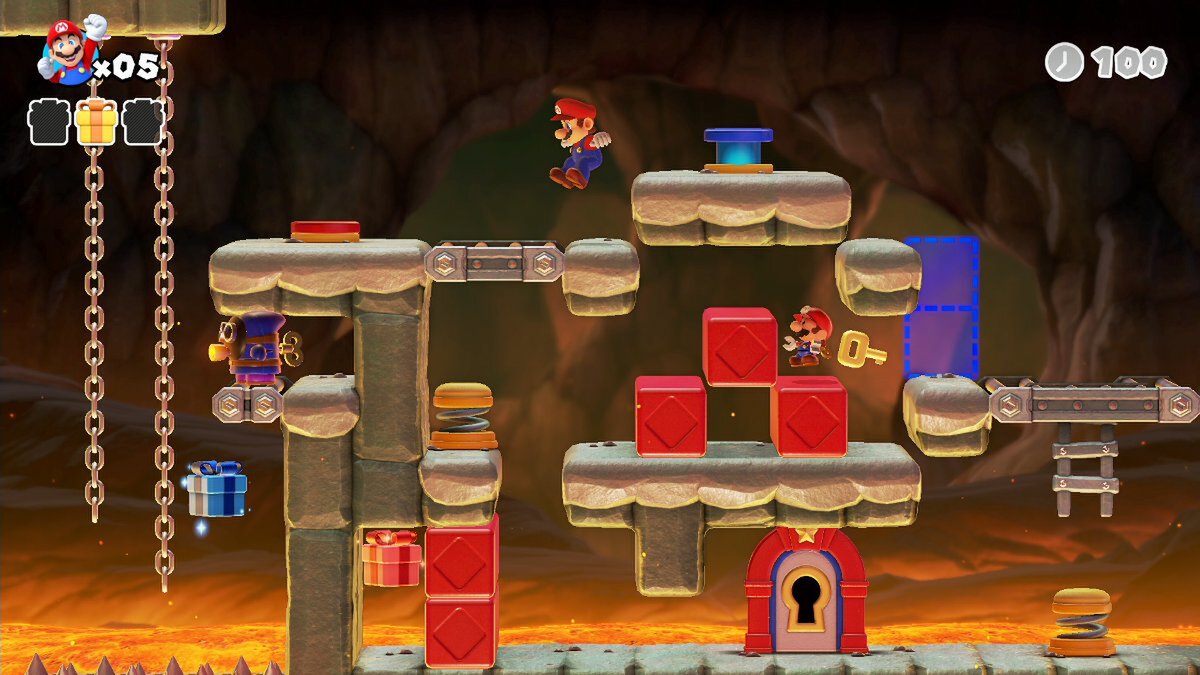The height and width of the screenshot is (675, 1200).
Task: Click the collected yellow present HUD icon
Action: point(96,122)
